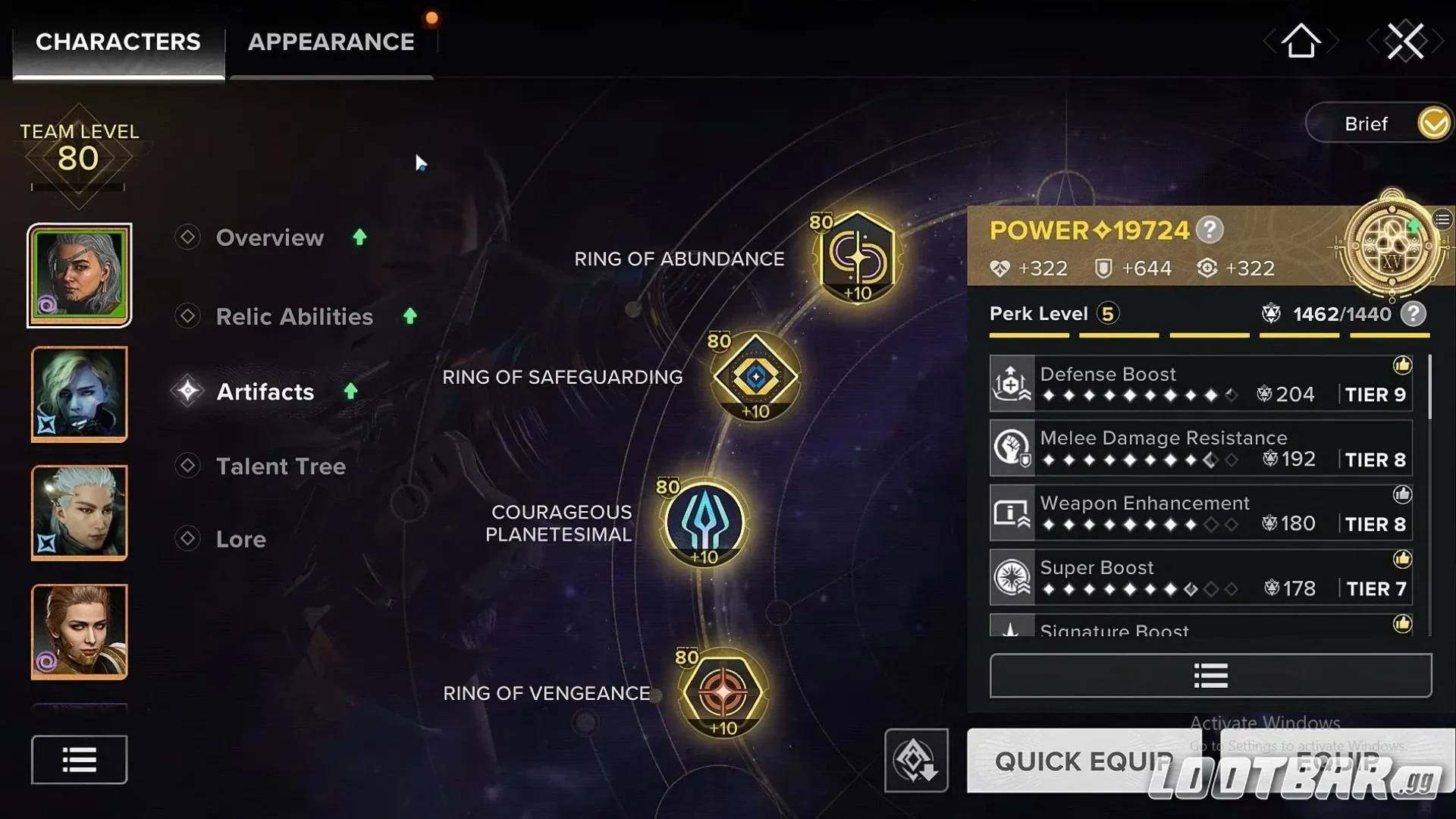
Task: Switch to the Appearance tab
Action: [x=331, y=42]
